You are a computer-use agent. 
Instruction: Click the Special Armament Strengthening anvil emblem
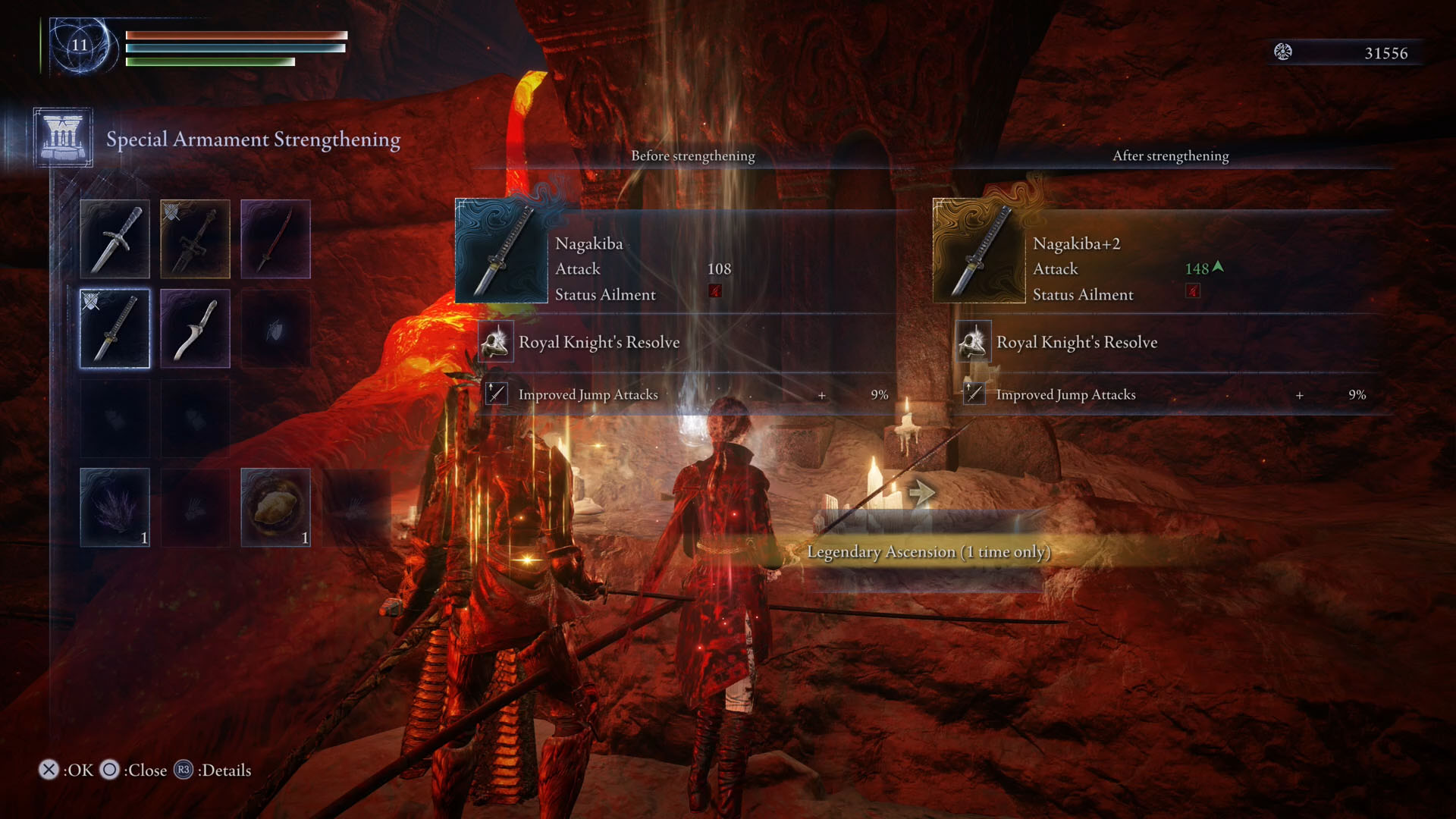[x=61, y=138]
